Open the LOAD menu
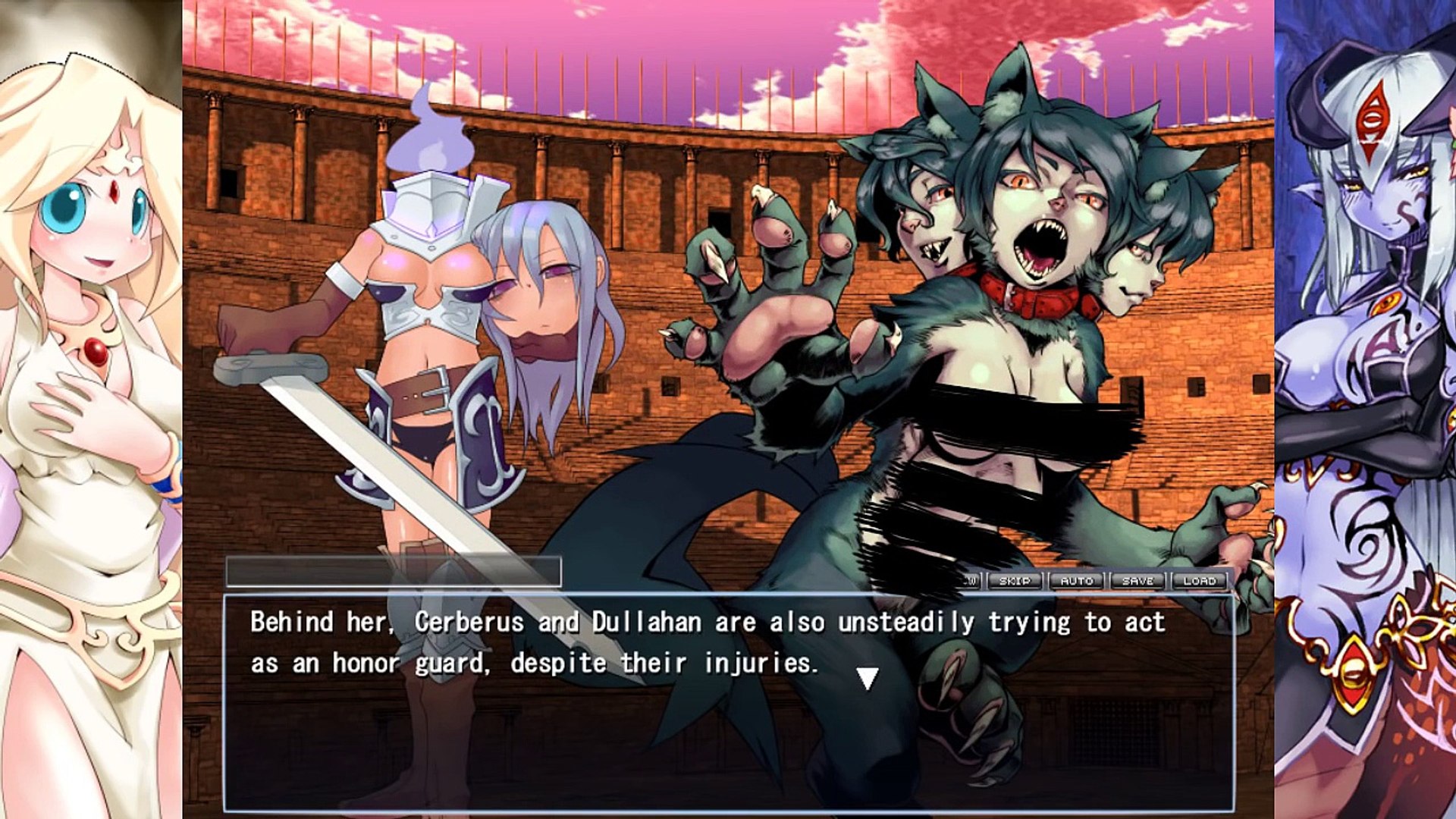This screenshot has width=1456, height=819. click(1199, 581)
